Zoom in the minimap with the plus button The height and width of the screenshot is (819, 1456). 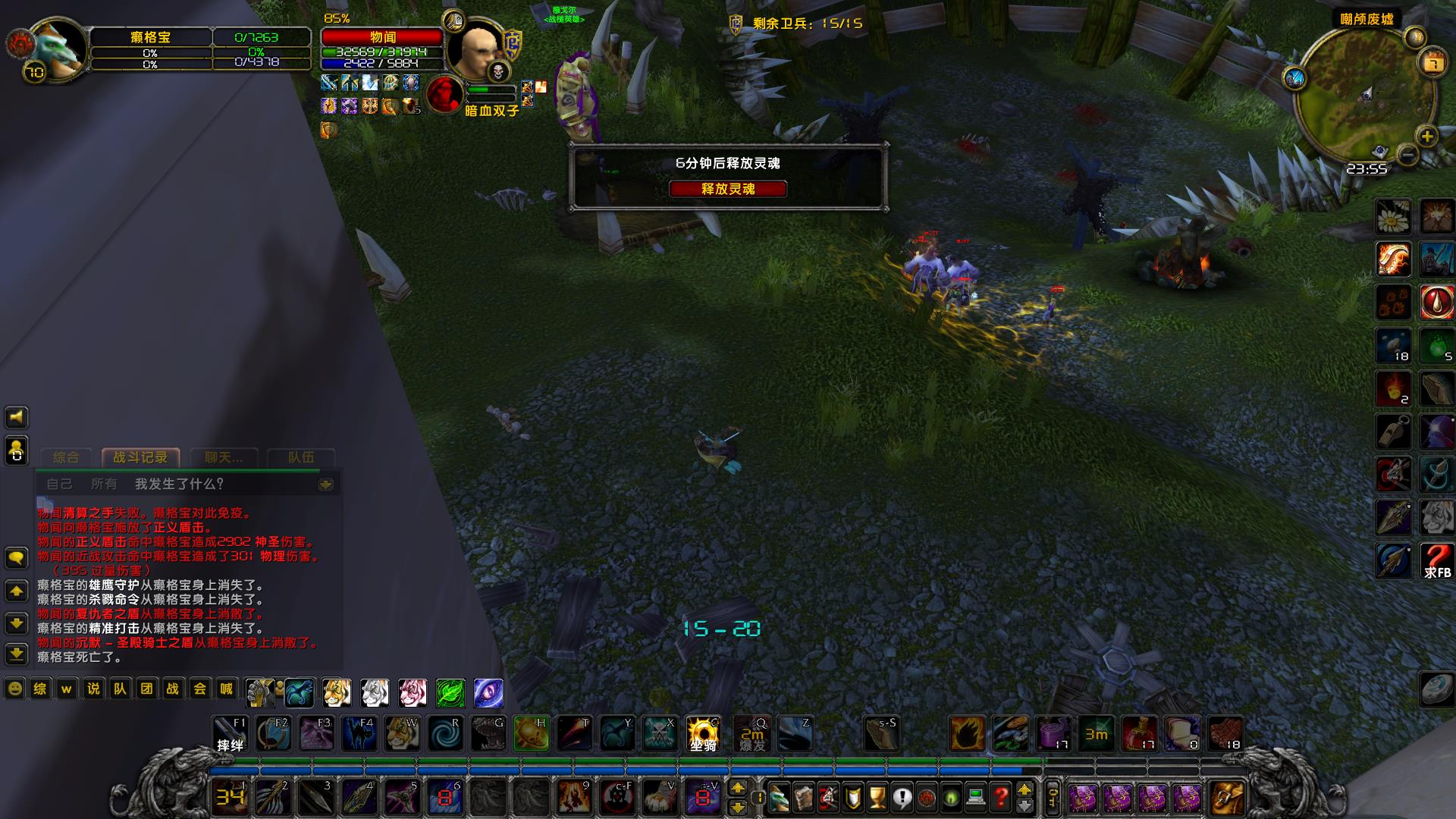pos(1426,136)
